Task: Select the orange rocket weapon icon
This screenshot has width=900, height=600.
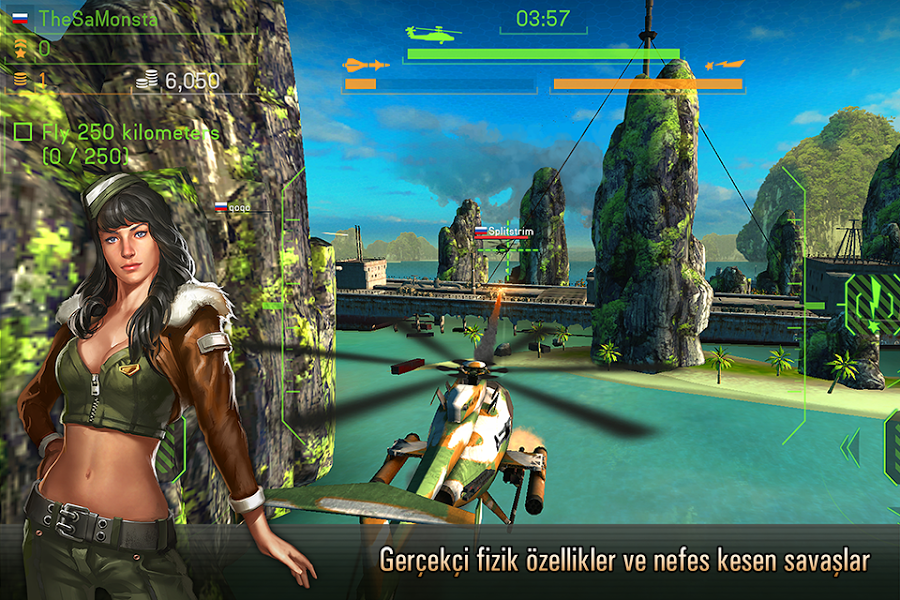Action: tap(725, 65)
